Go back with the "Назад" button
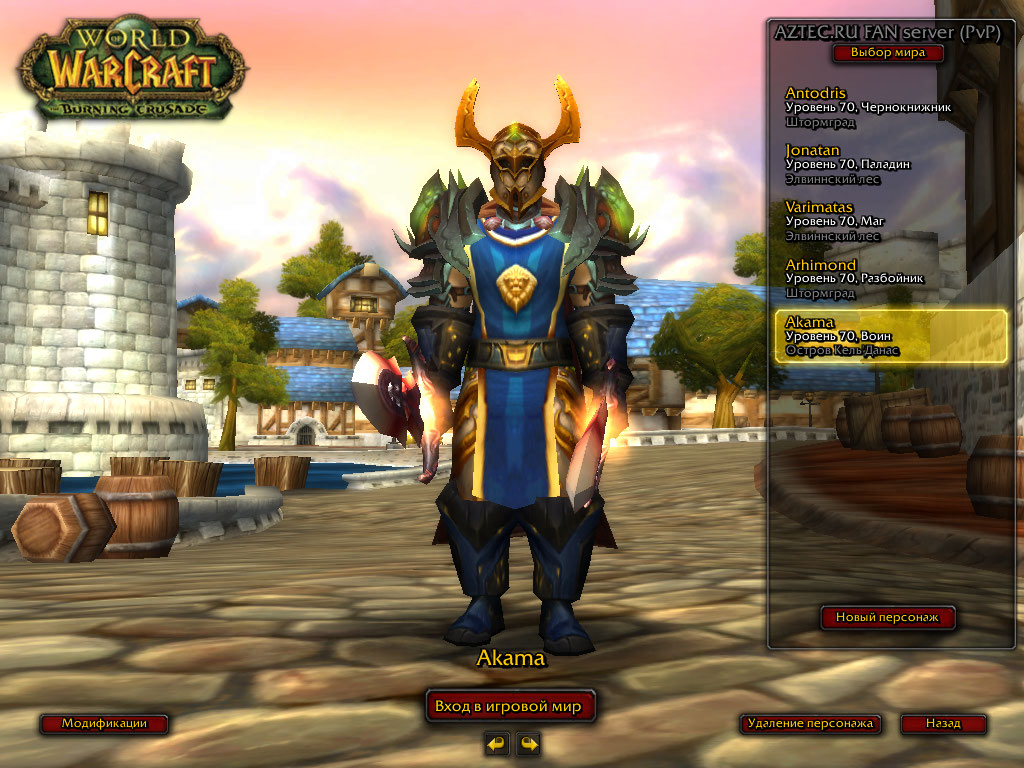 pyautogui.click(x=943, y=723)
